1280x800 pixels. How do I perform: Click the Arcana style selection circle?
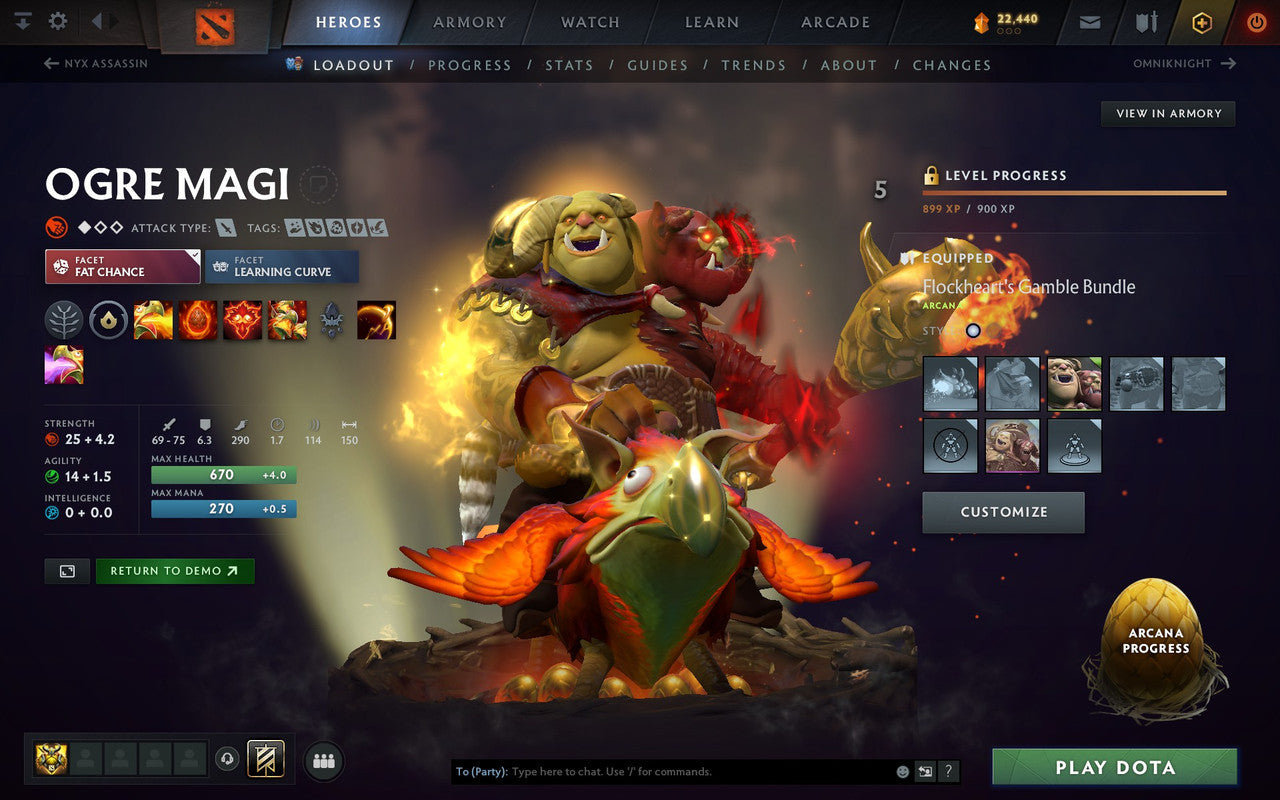tap(973, 330)
